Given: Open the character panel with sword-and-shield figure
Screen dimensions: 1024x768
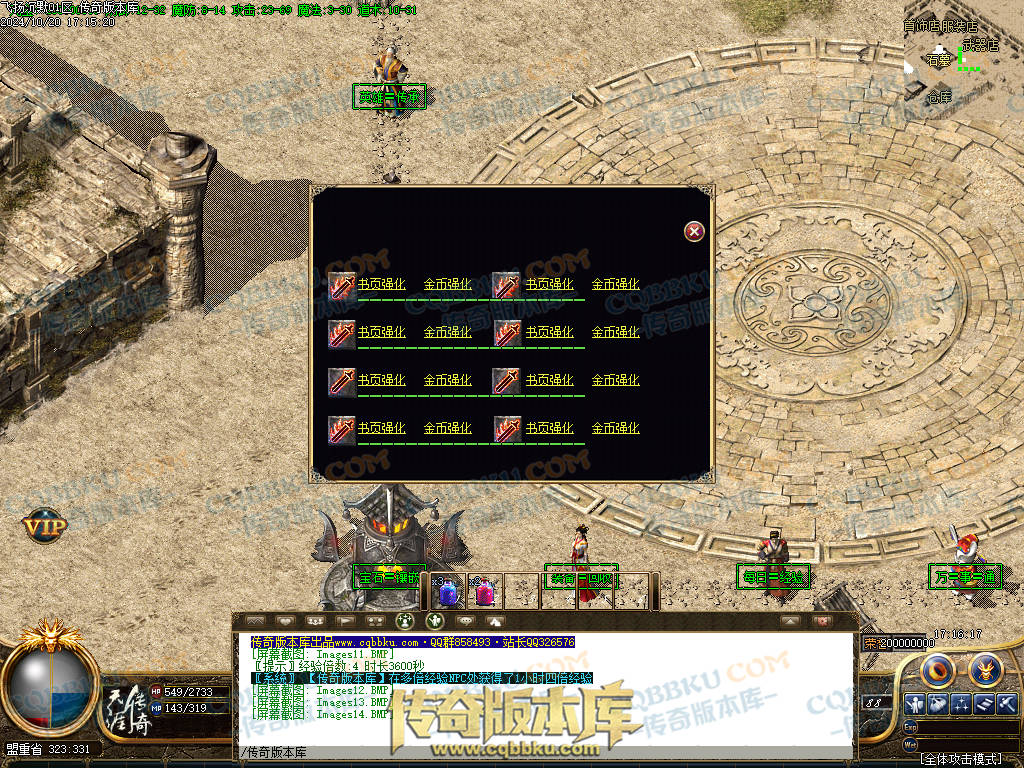Looking at the screenshot, I should pyautogui.click(x=915, y=705).
